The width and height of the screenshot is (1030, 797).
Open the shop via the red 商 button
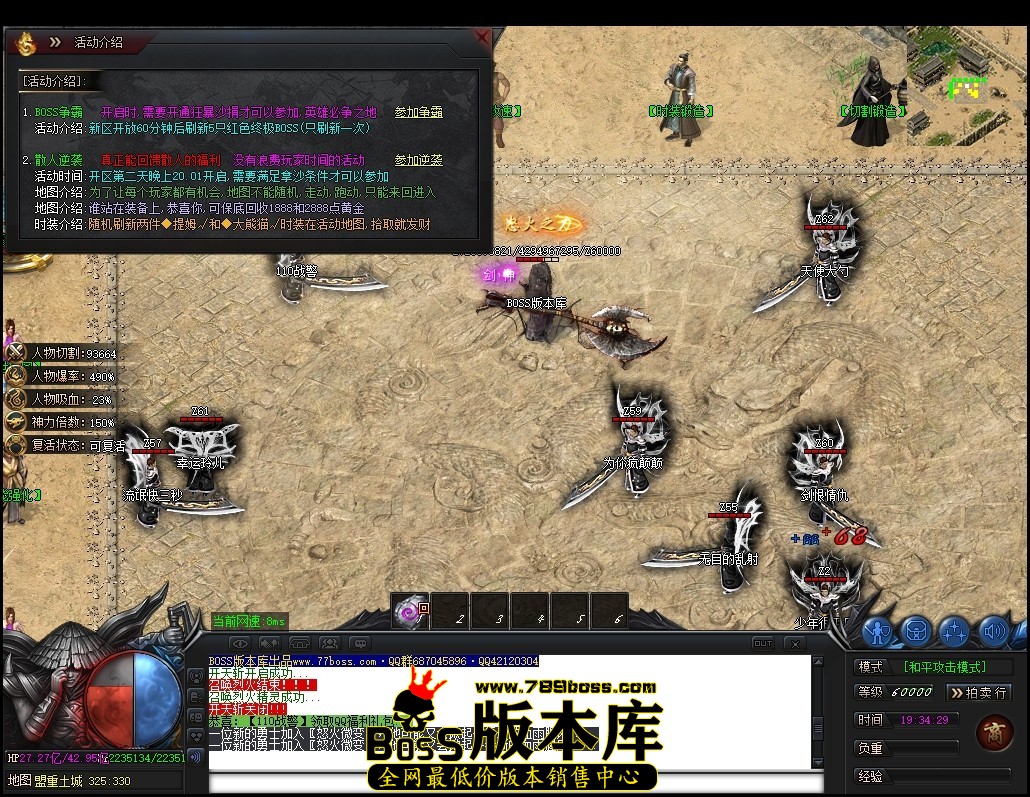(994, 732)
